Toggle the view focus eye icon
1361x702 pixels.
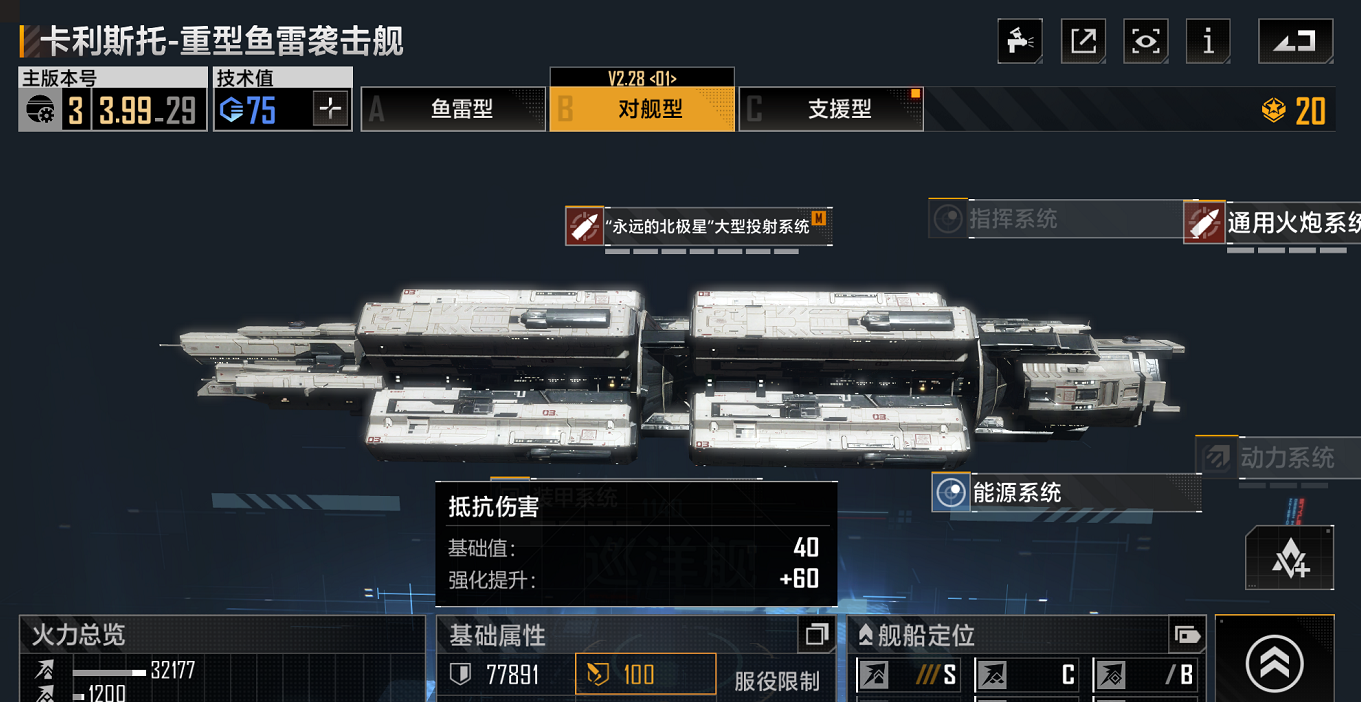(x=1145, y=42)
